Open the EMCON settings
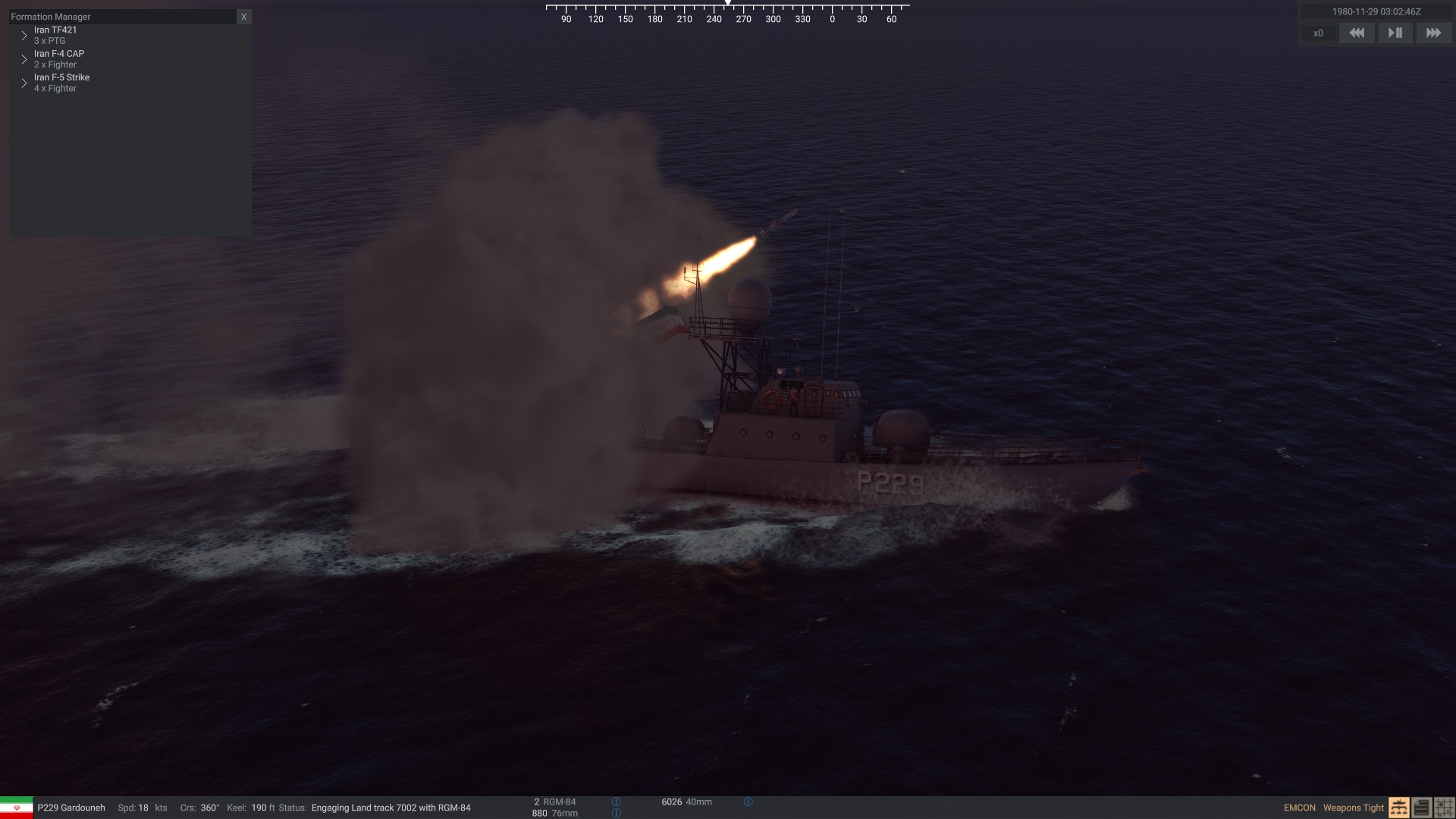The image size is (1456, 819). 1299,808
